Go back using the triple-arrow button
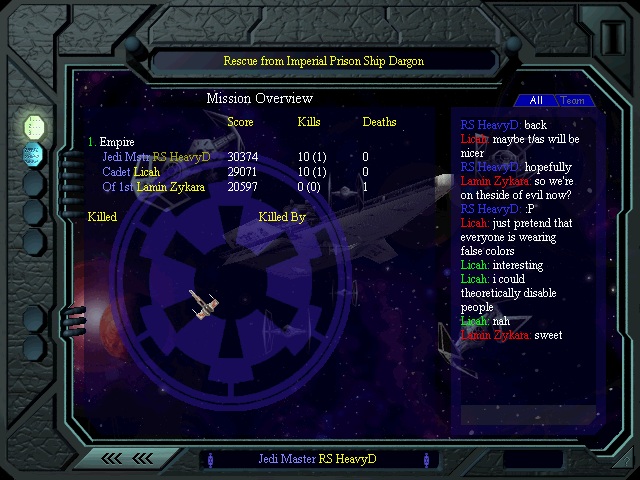This screenshot has height=480, width=640. [x=127, y=458]
